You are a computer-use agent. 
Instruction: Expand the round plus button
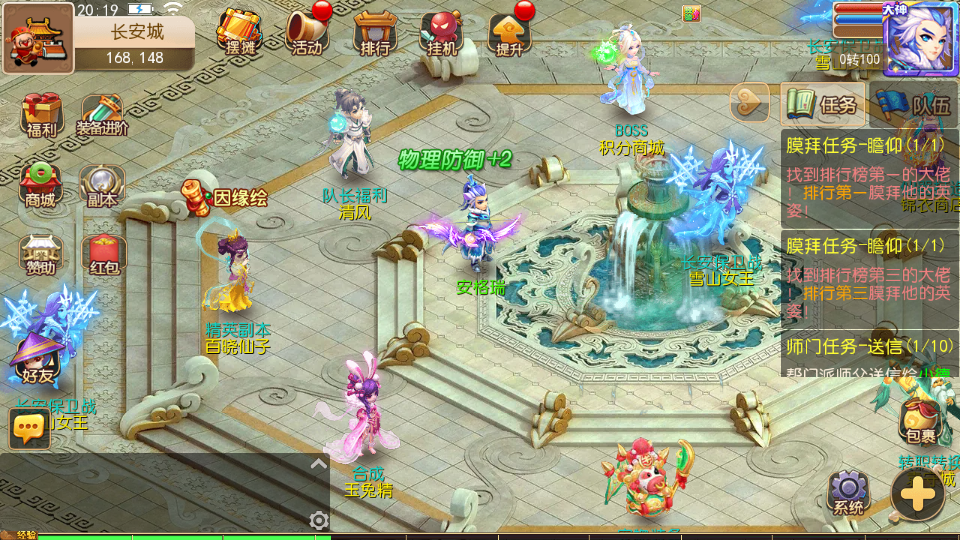916,493
